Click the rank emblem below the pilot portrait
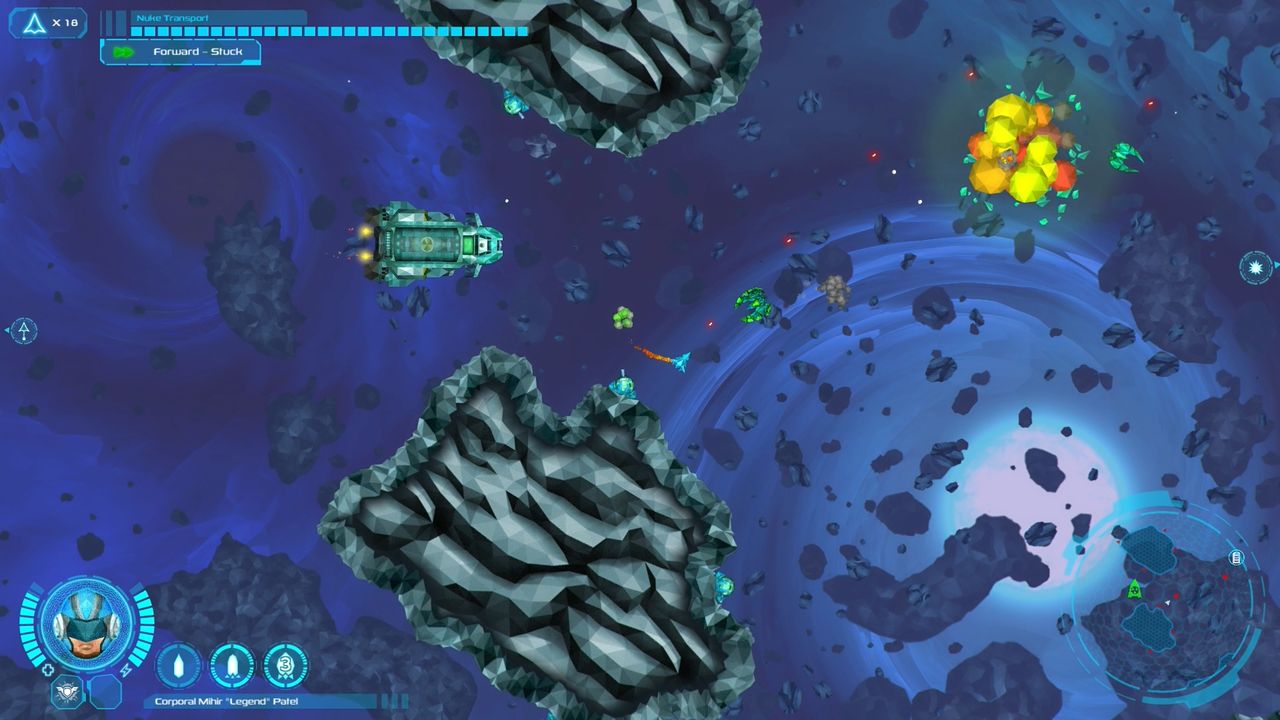This screenshot has width=1280, height=720. pos(67,690)
